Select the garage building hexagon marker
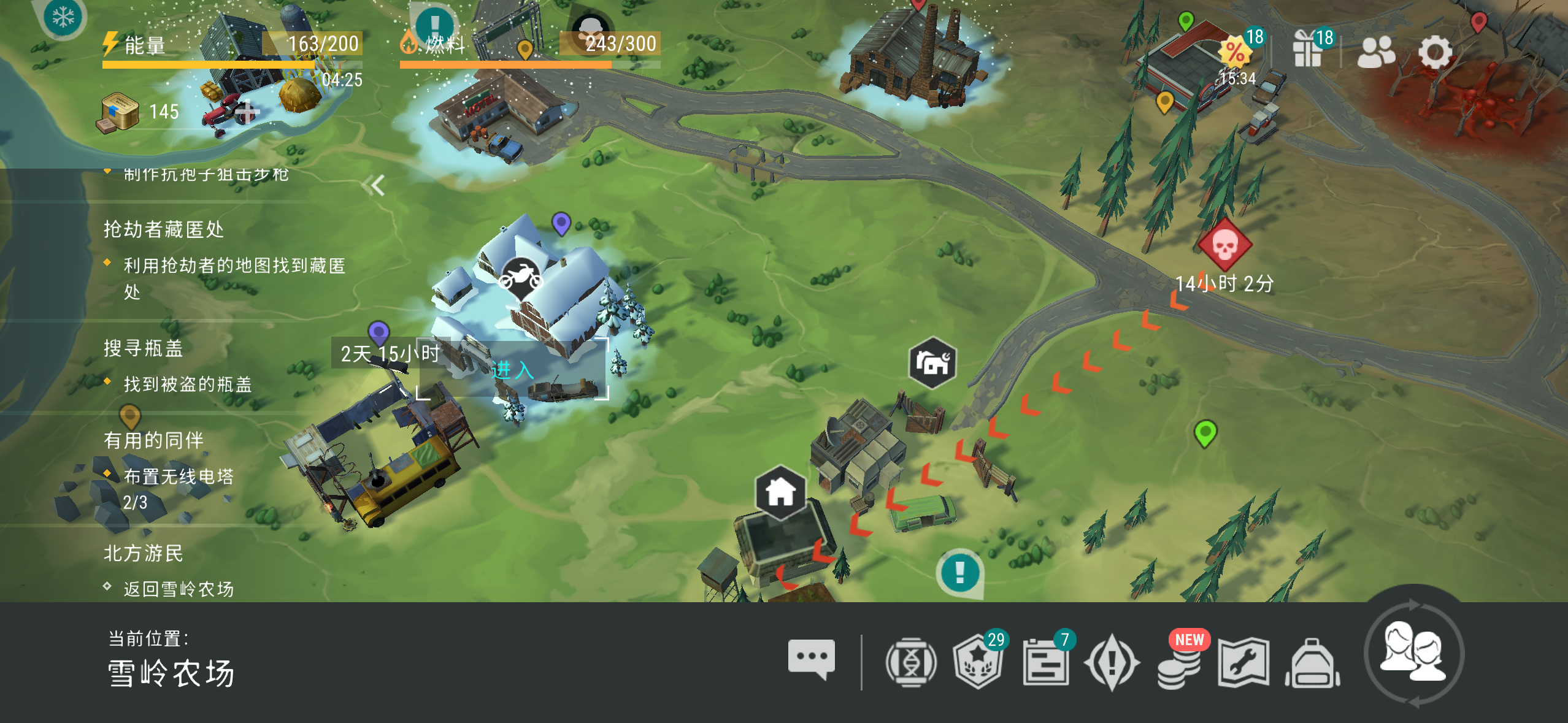This screenshot has height=723, width=1568. click(x=932, y=363)
